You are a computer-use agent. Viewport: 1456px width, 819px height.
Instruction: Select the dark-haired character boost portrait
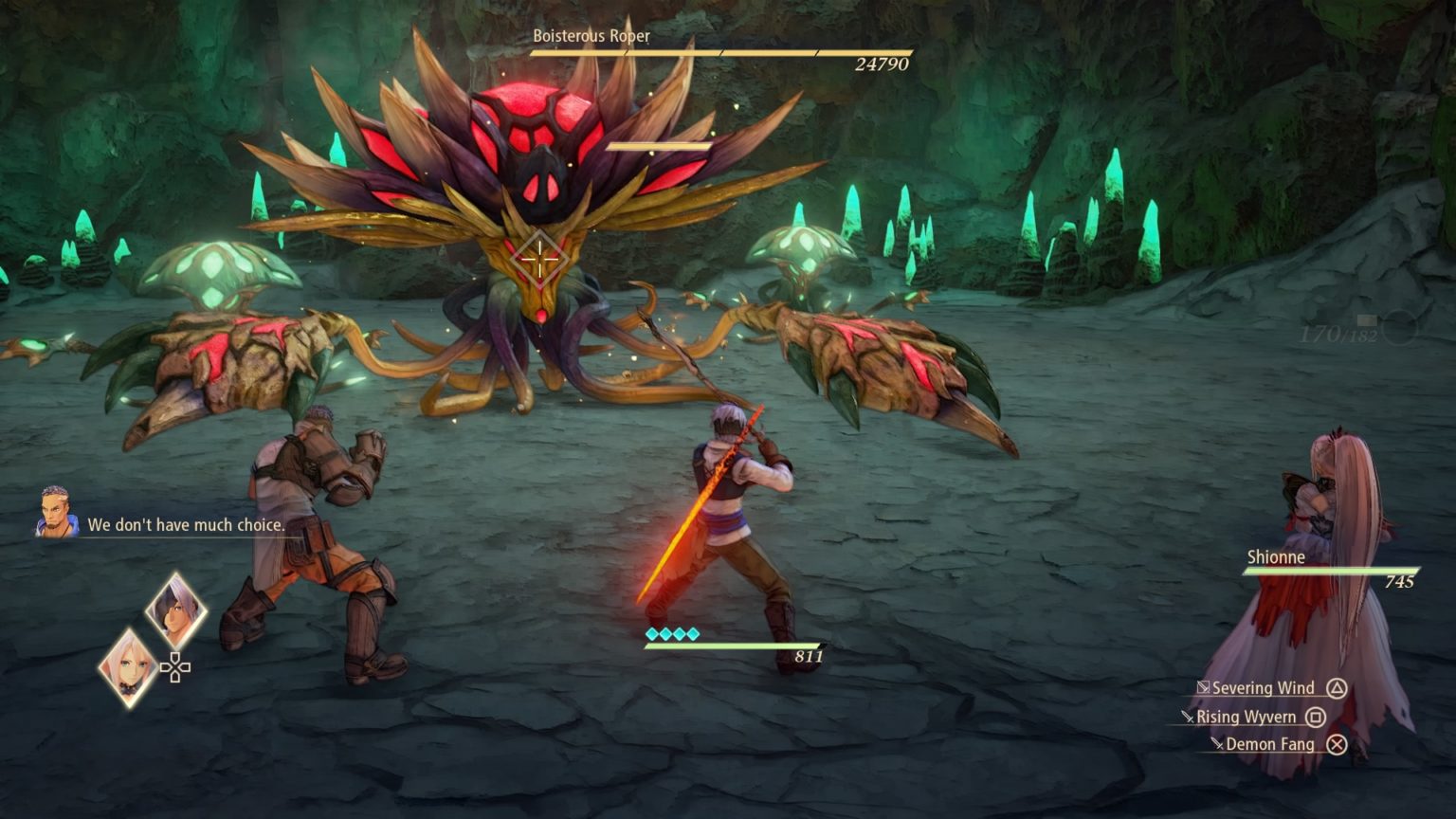pyautogui.click(x=175, y=610)
